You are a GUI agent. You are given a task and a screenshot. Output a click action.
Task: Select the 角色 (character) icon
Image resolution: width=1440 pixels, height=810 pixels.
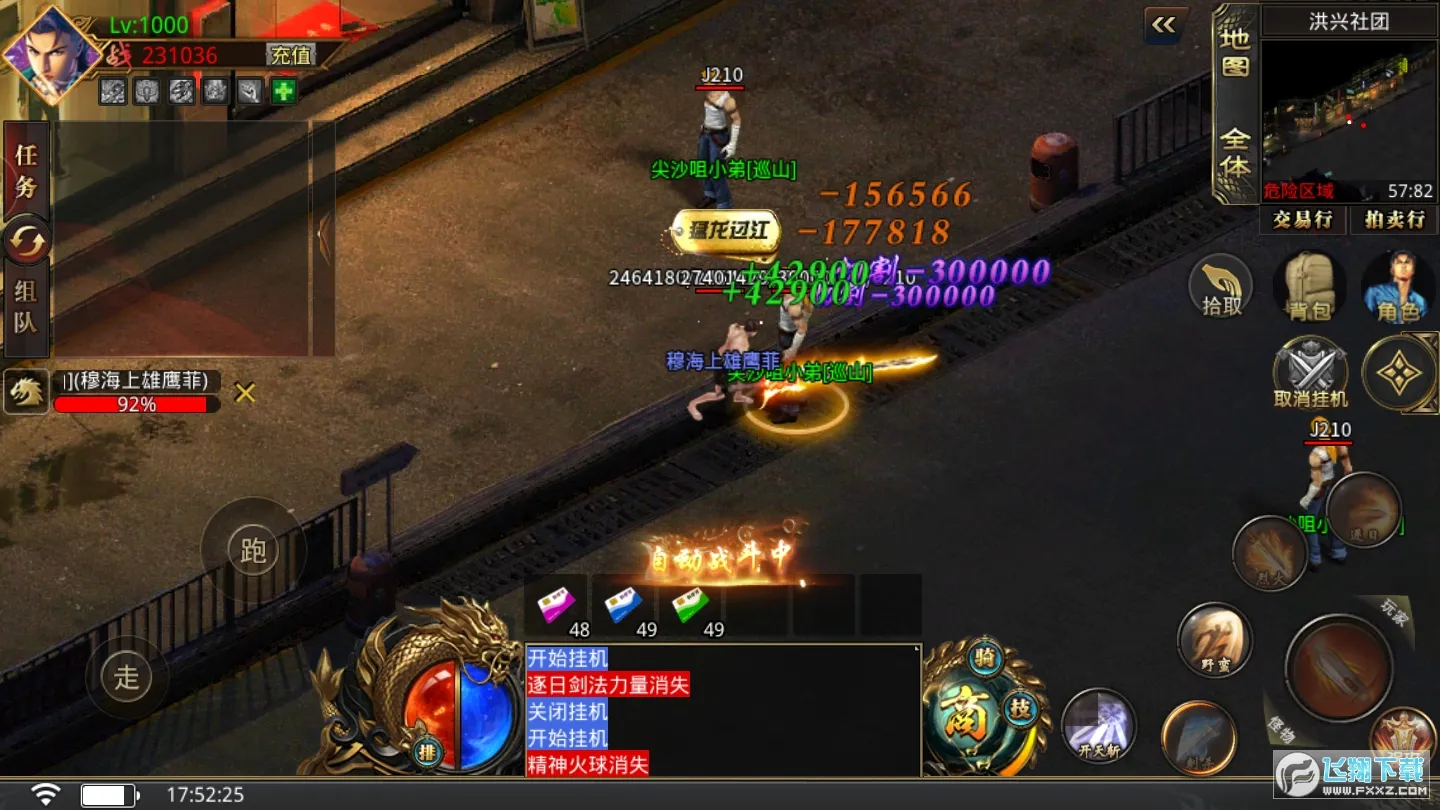1400,287
